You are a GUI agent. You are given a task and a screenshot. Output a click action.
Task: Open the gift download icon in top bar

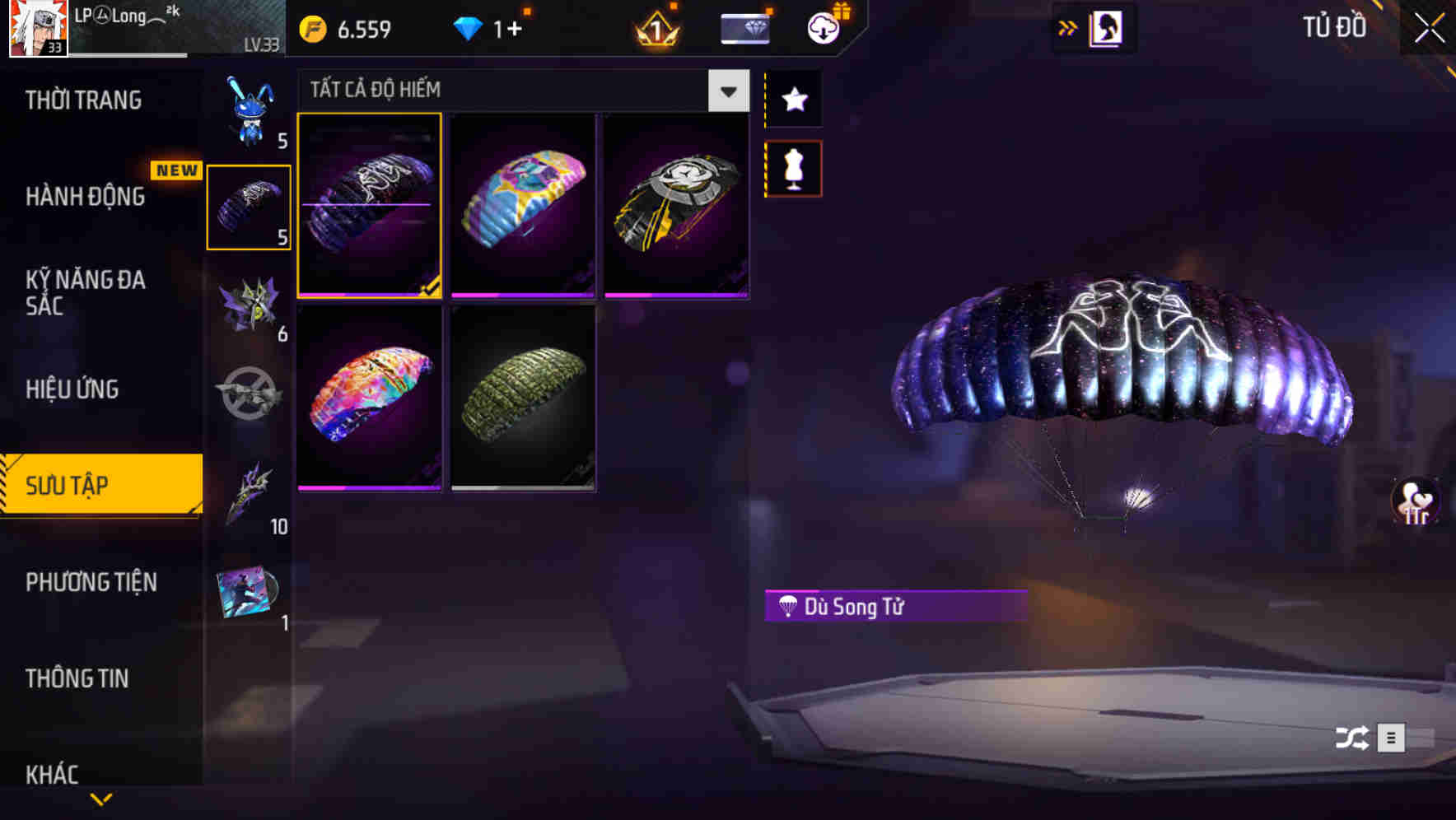(x=823, y=27)
